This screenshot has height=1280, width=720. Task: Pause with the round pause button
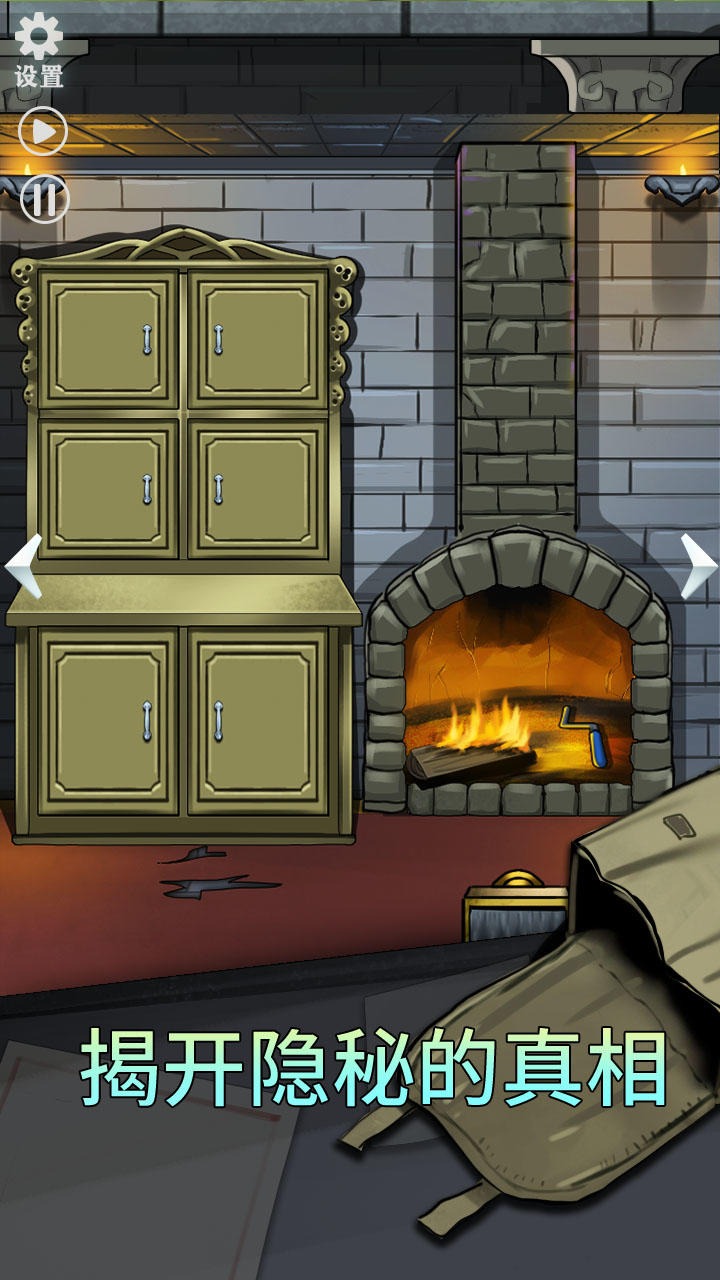[x=44, y=198]
